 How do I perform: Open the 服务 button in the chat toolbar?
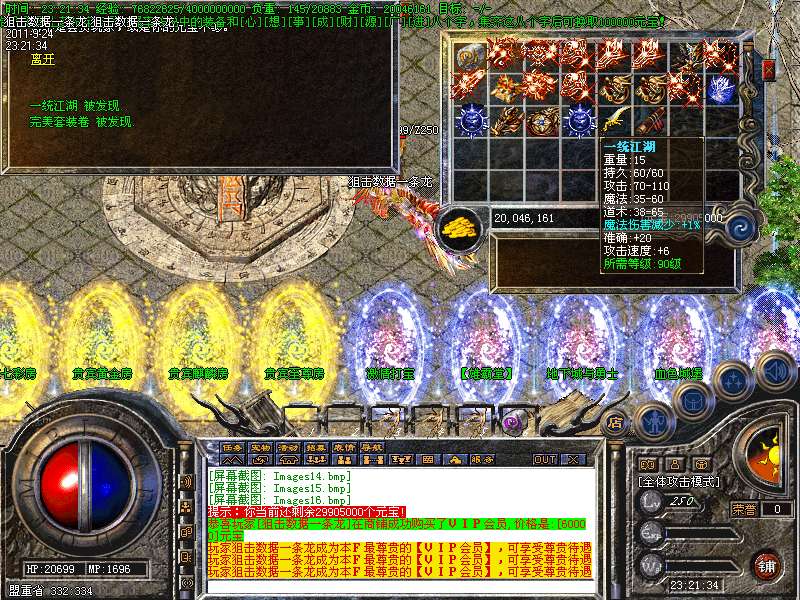pyautogui.click(x=481, y=459)
